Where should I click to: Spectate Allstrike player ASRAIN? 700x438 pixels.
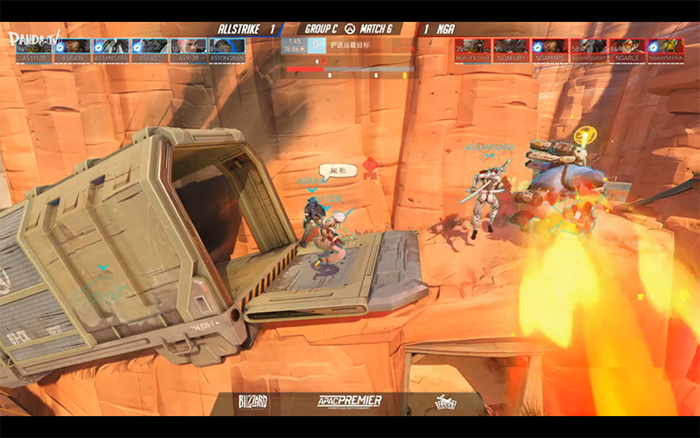[x=74, y=47]
